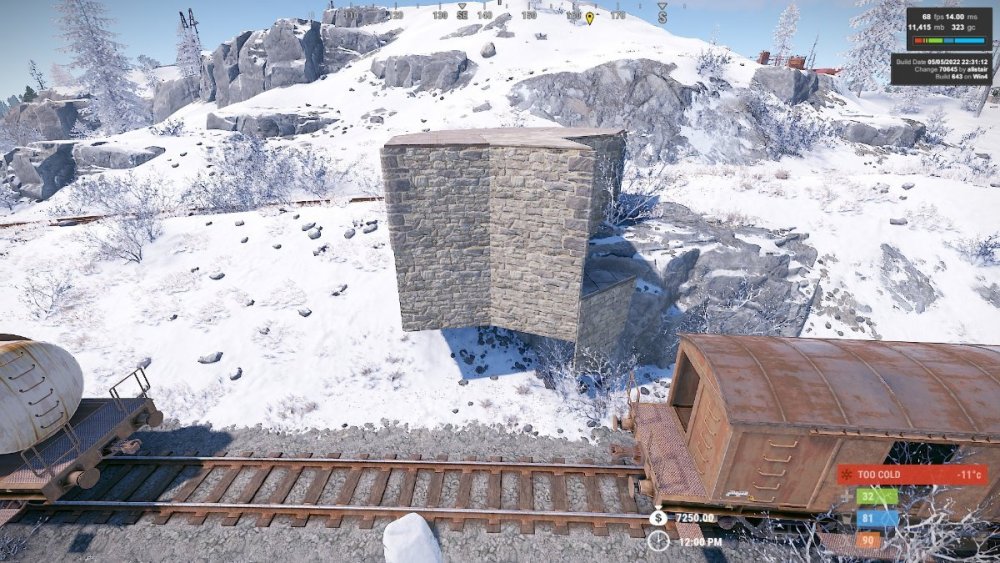Click the yellow map marker on the compass
Viewport: 1000px width, 563px height.
click(589, 17)
